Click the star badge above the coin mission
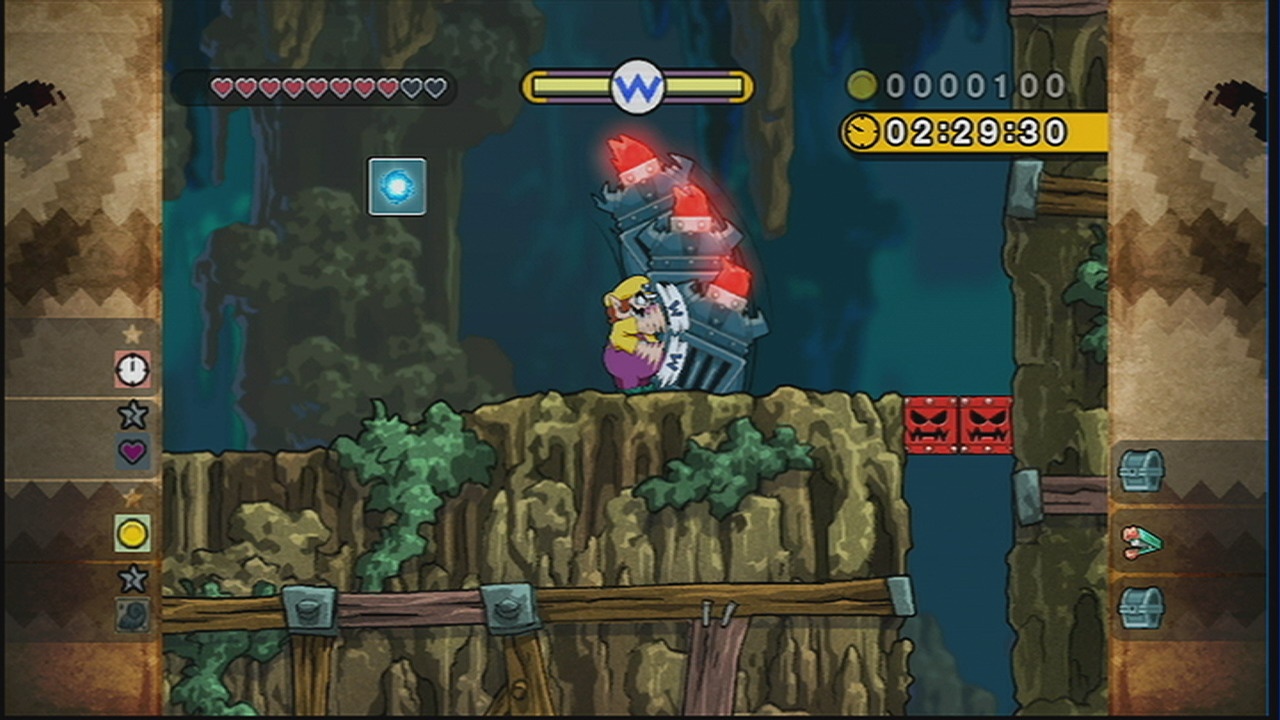The image size is (1280, 720). pyautogui.click(x=131, y=494)
